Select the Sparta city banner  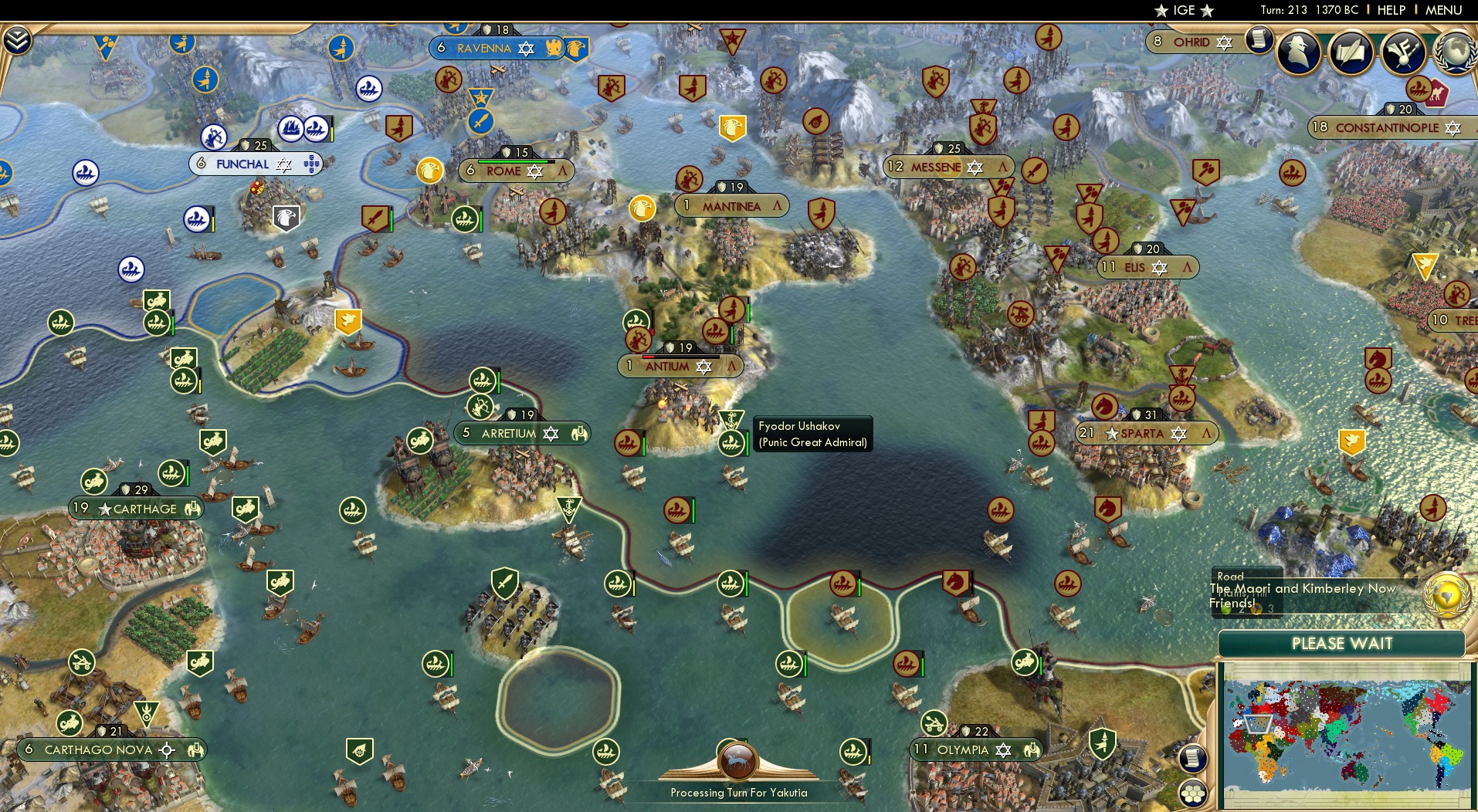click(x=1145, y=433)
